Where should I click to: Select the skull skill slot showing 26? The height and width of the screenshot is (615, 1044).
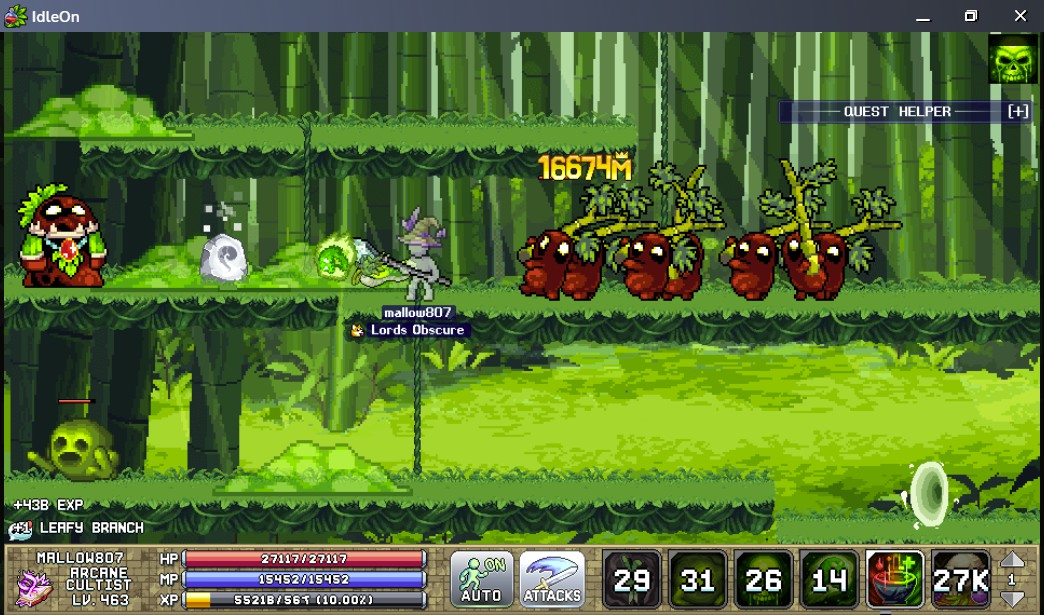[x=763, y=579]
